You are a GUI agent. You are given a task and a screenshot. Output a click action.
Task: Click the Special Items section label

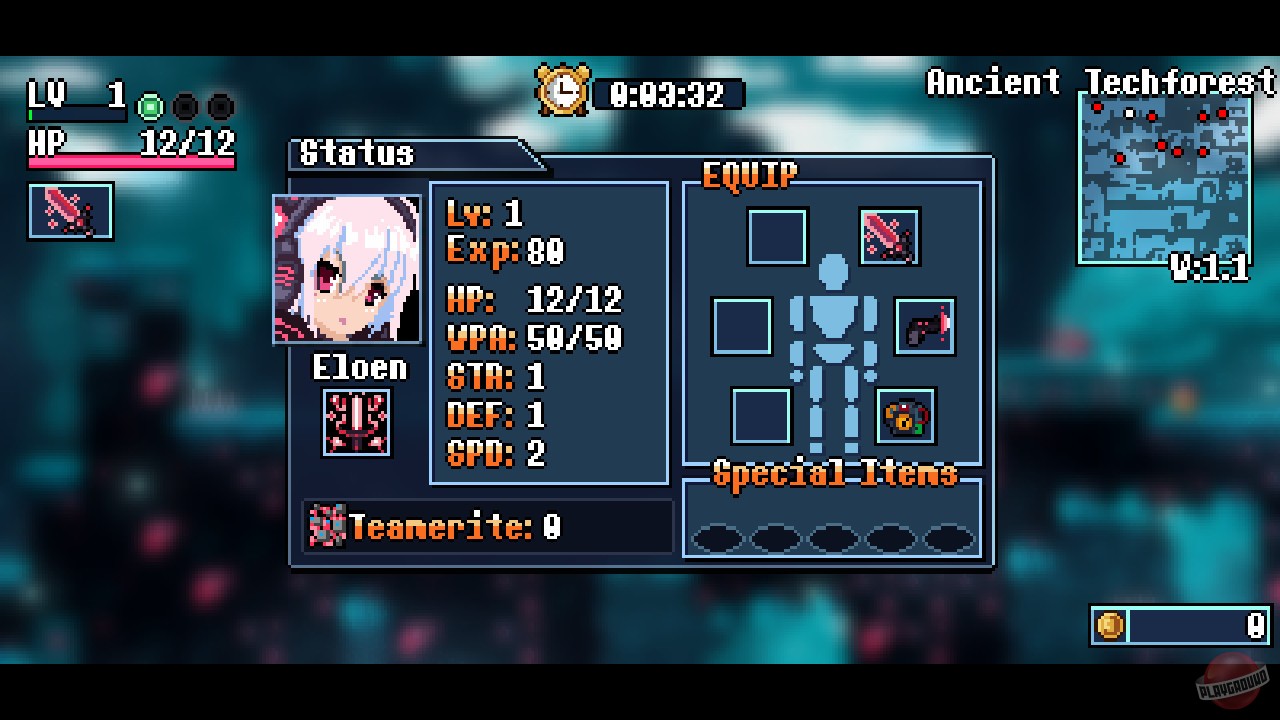click(x=836, y=475)
